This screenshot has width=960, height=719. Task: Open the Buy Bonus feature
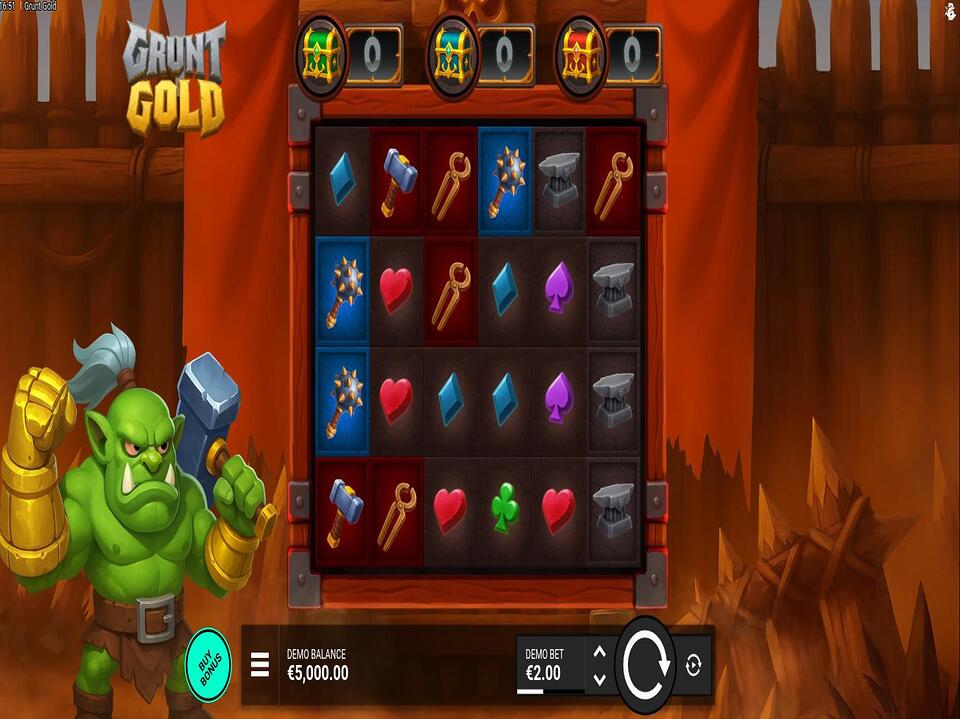pyautogui.click(x=208, y=662)
